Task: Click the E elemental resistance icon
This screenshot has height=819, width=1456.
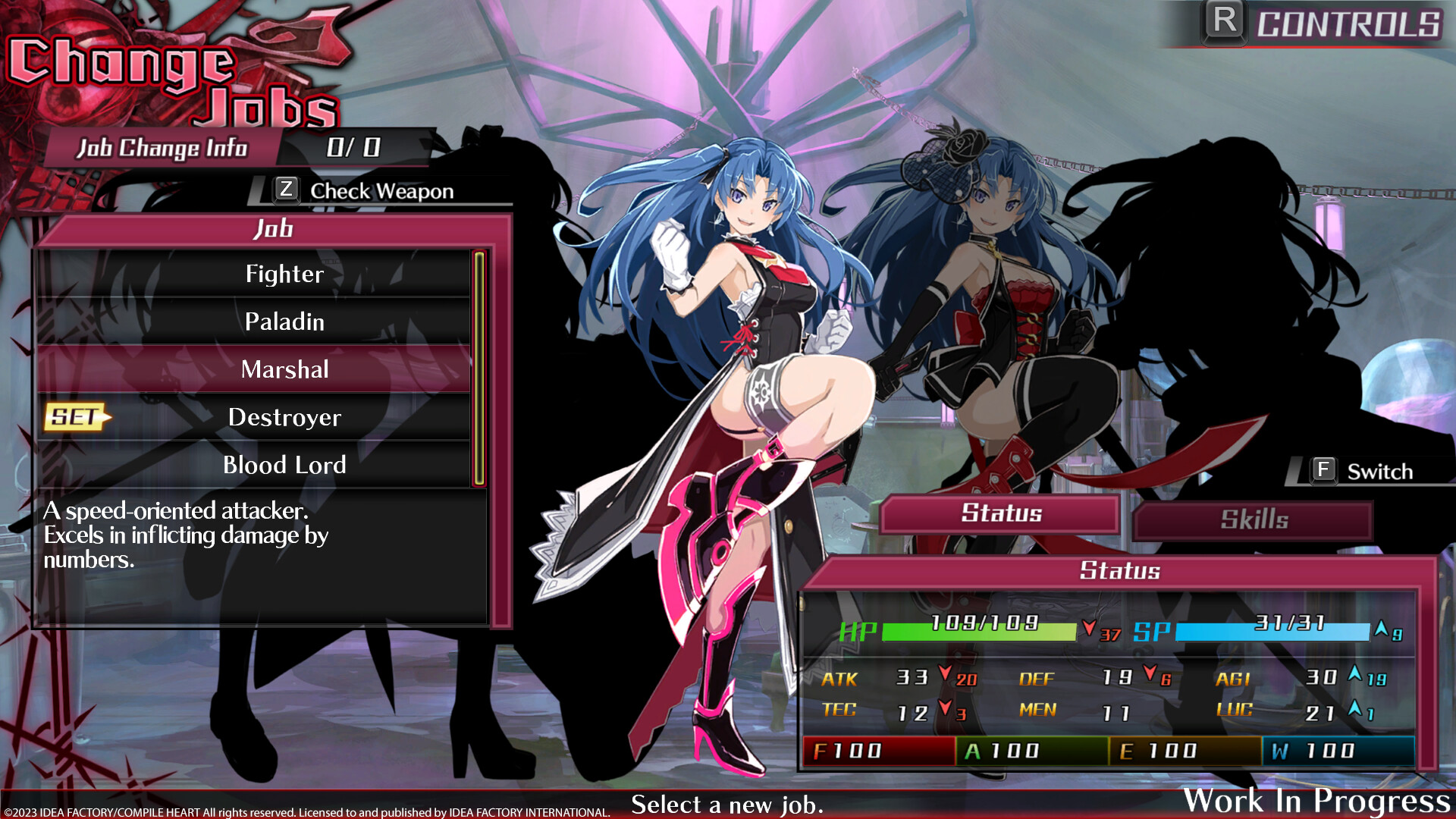Action: point(1129,750)
